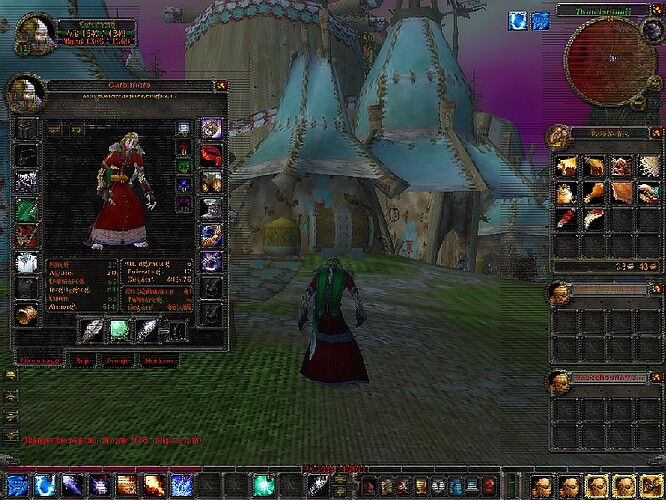Click the head equipment slot

tap(26, 128)
